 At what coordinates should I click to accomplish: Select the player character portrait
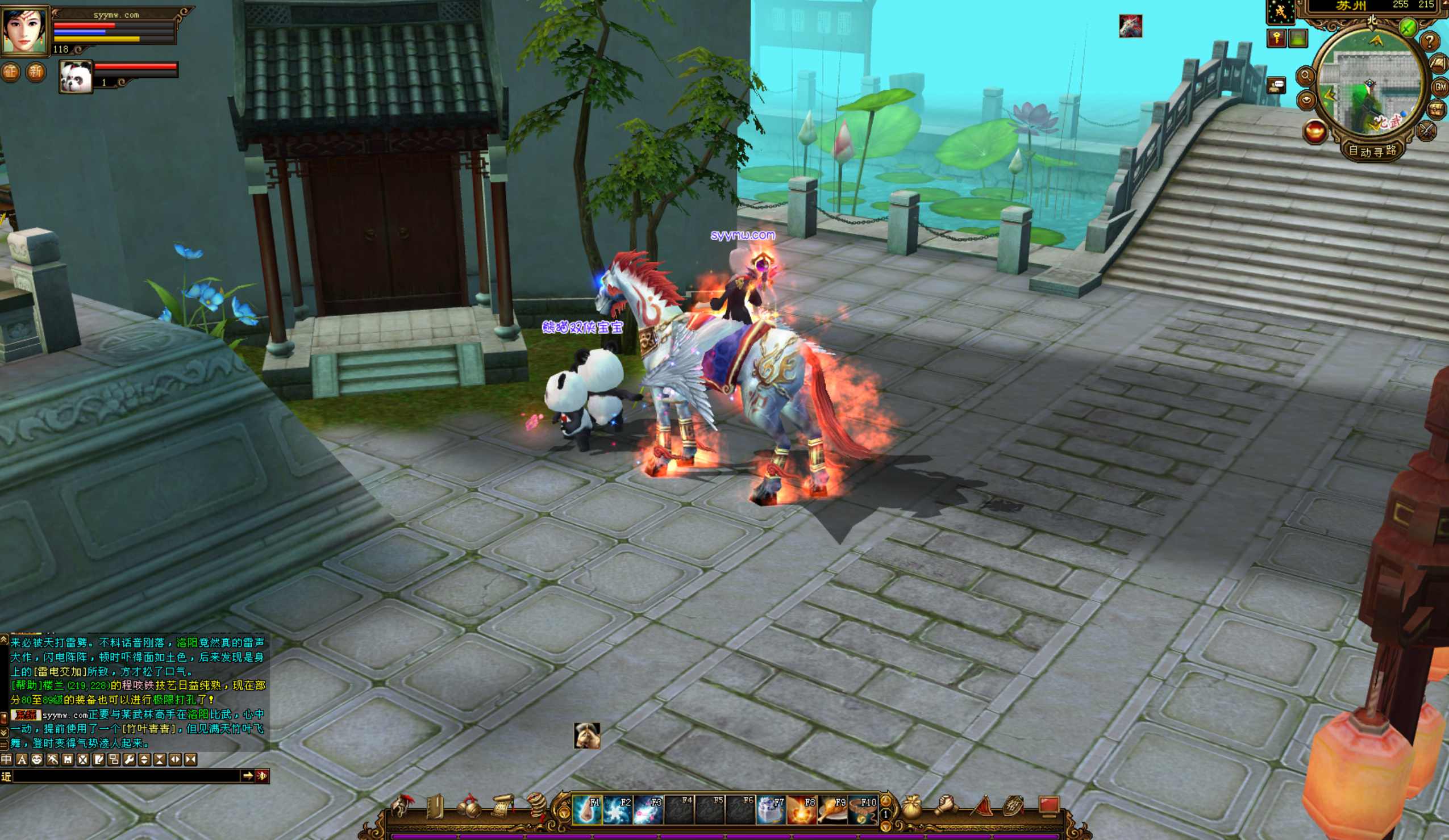(25, 29)
